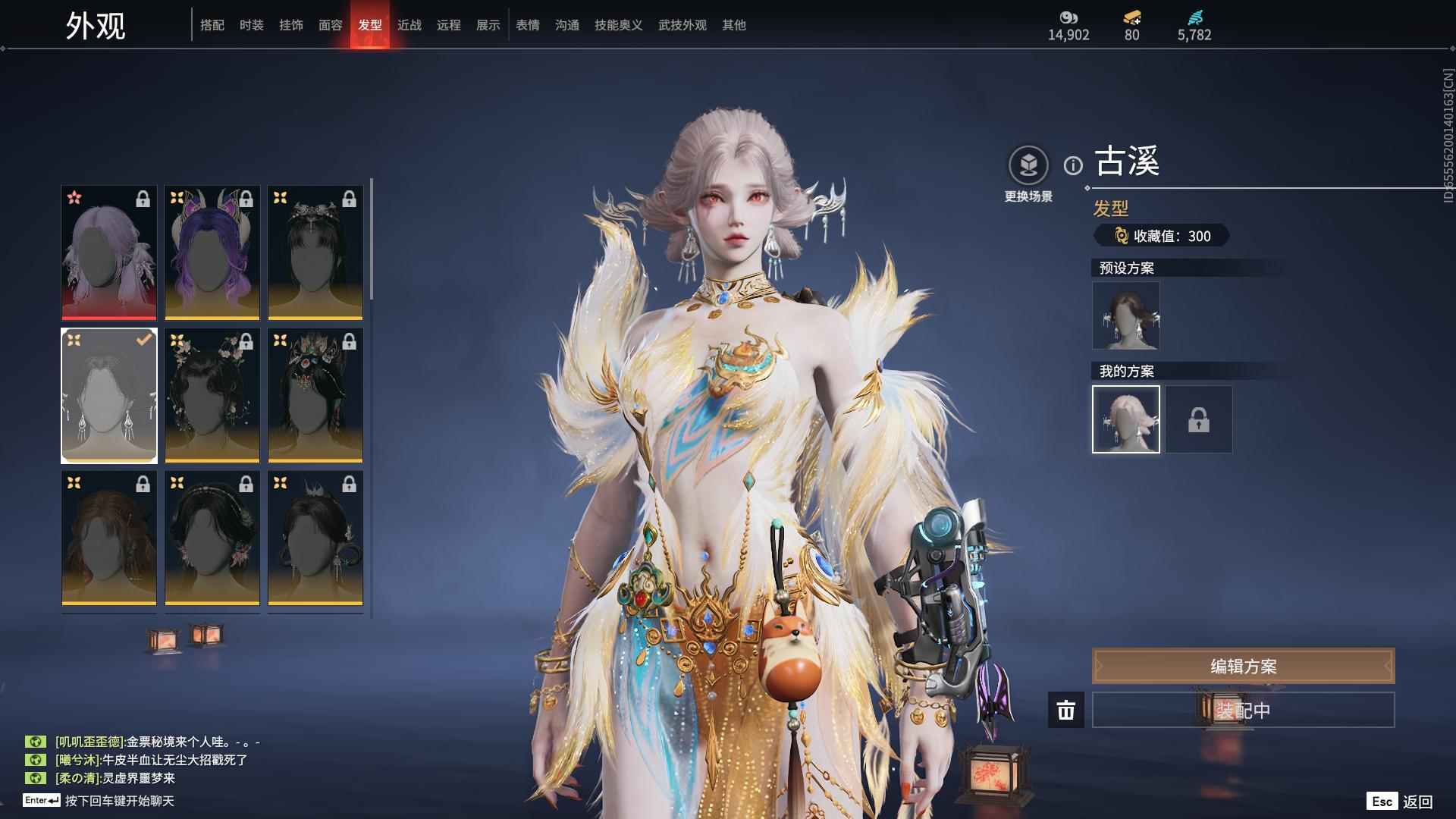1456x819 pixels.
Task: Delete the scheme with the trash icon
Action: click(1066, 711)
